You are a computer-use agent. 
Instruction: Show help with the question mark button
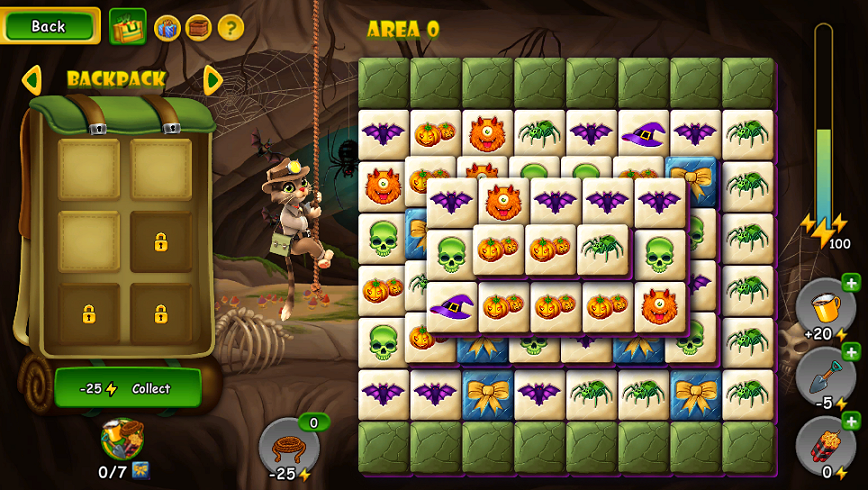231,27
